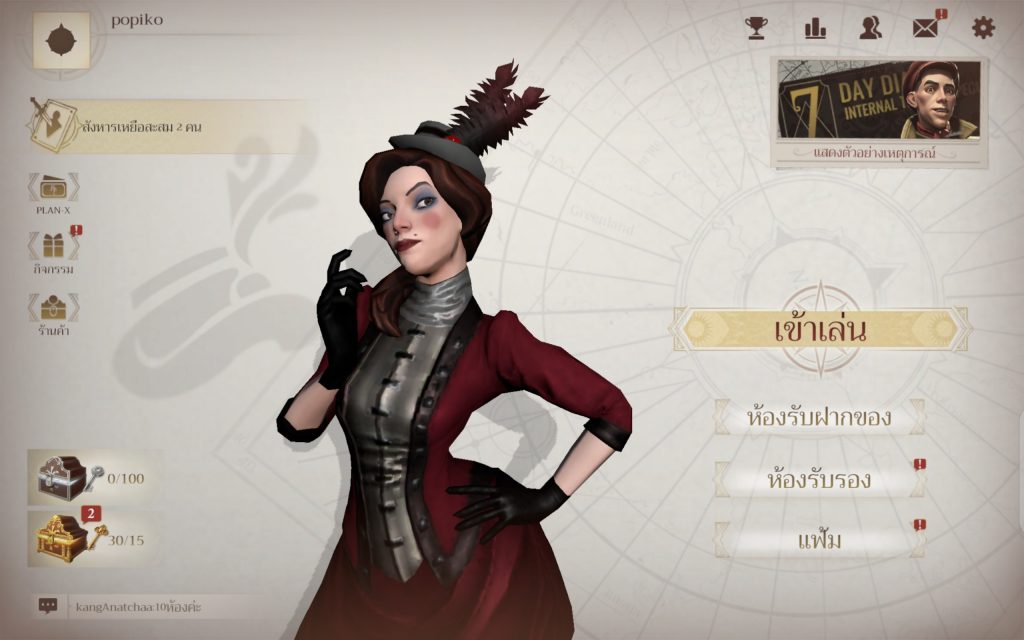Enter the ห้องรับรอง lounge
This screenshot has height=640, width=1024.
pyautogui.click(x=819, y=480)
